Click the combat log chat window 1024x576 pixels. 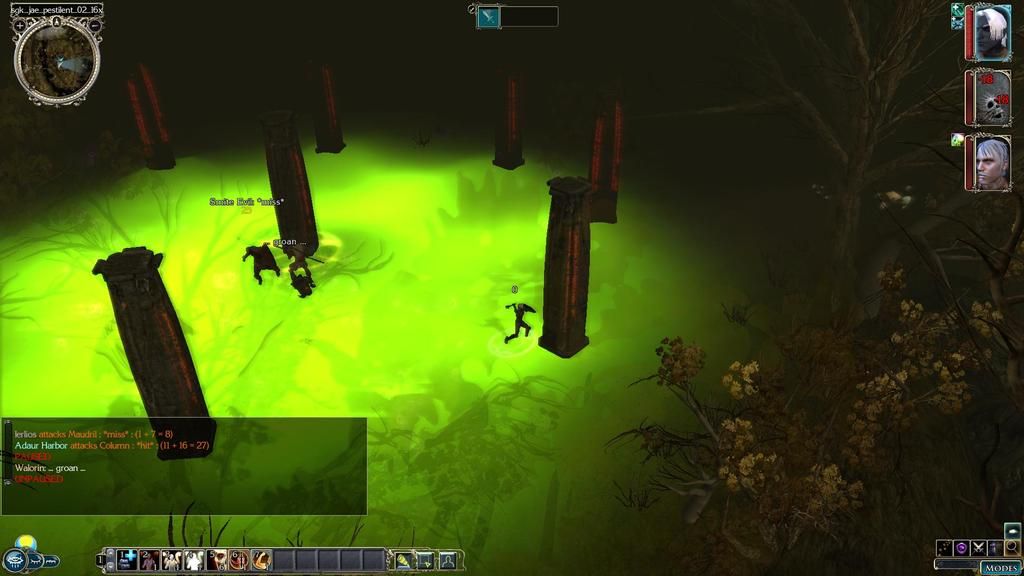click(x=184, y=466)
